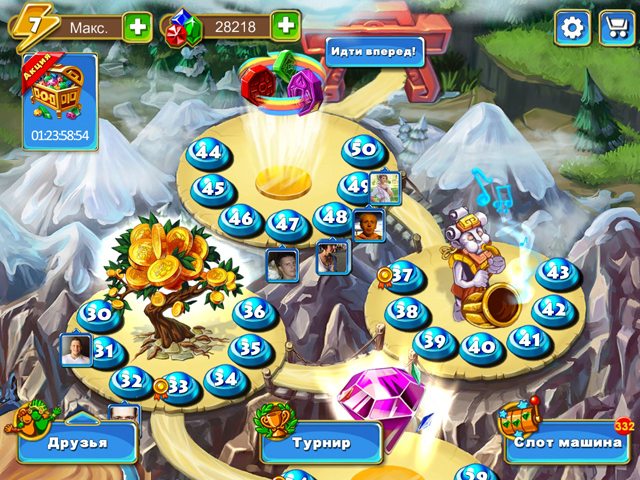Pick level 36 node

(x=255, y=312)
